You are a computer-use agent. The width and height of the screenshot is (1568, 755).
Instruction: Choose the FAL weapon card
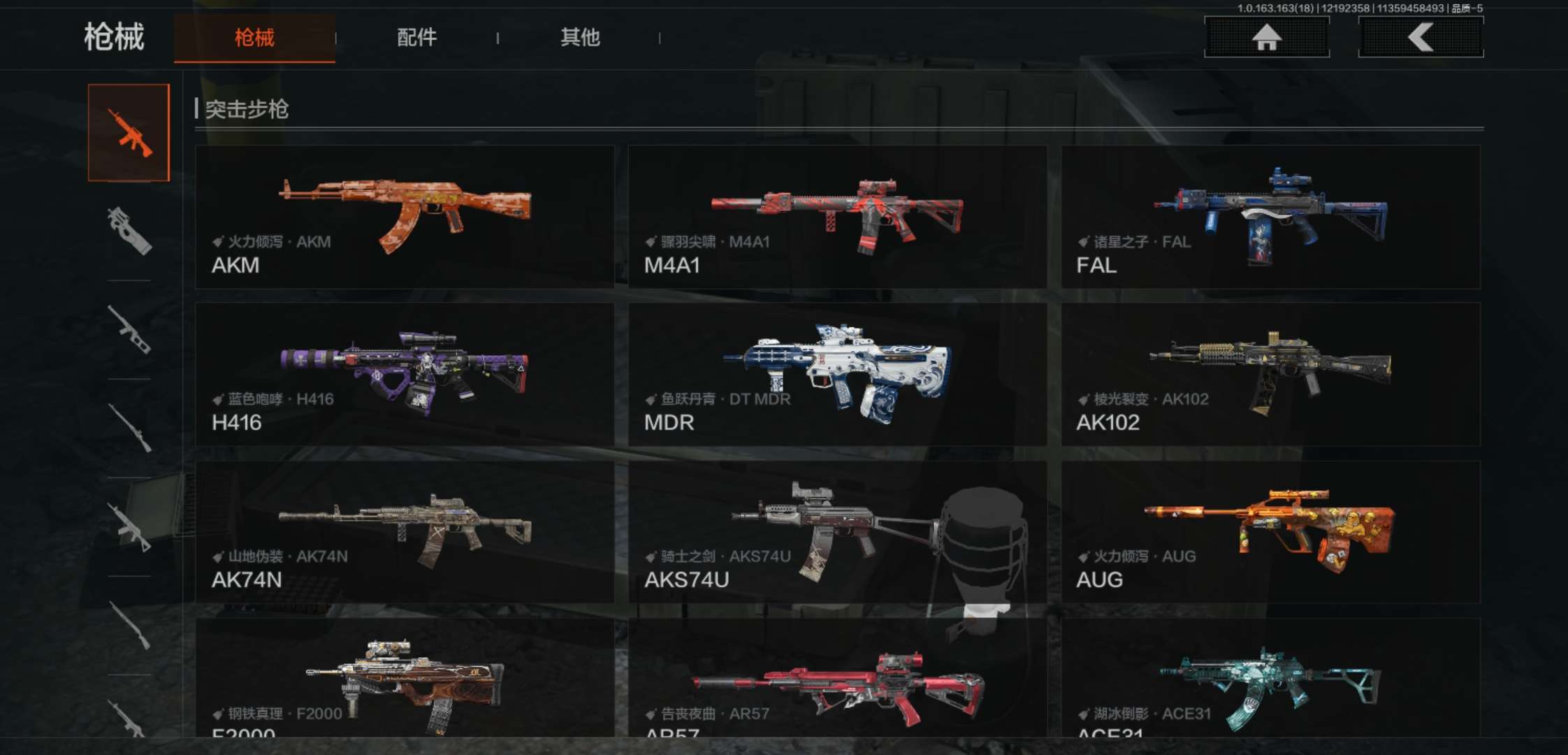click(x=1270, y=217)
